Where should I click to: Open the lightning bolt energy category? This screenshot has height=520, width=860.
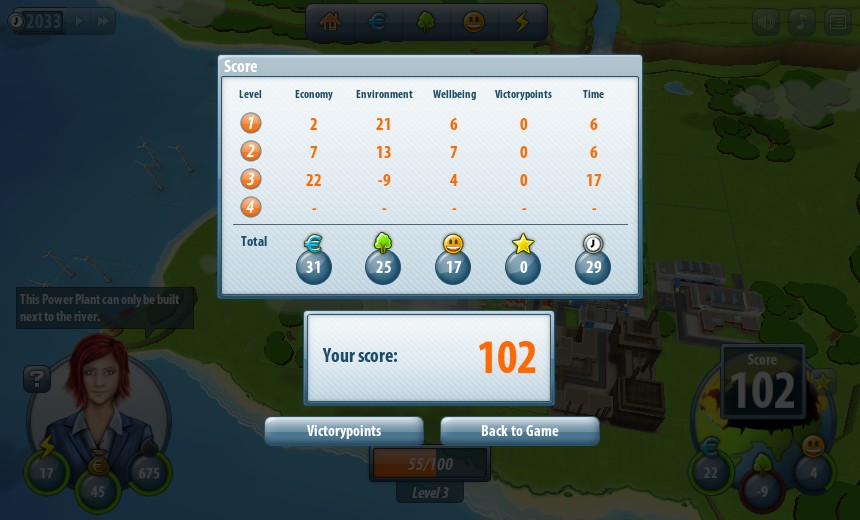[x=522, y=22]
